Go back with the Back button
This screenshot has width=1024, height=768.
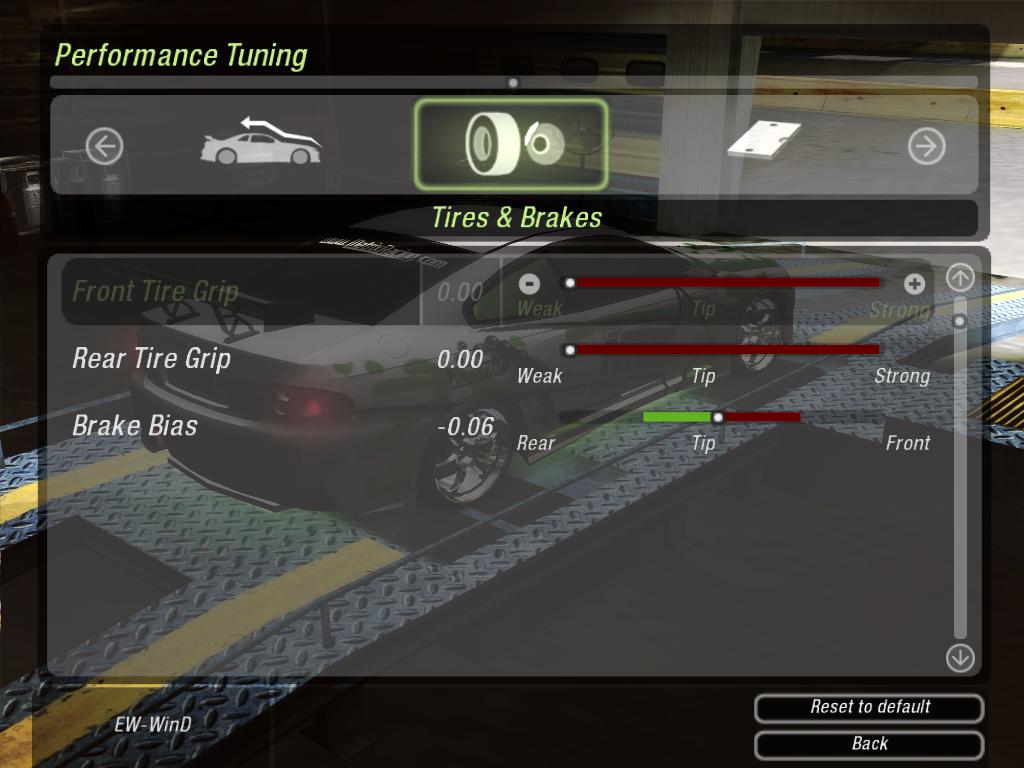(869, 744)
